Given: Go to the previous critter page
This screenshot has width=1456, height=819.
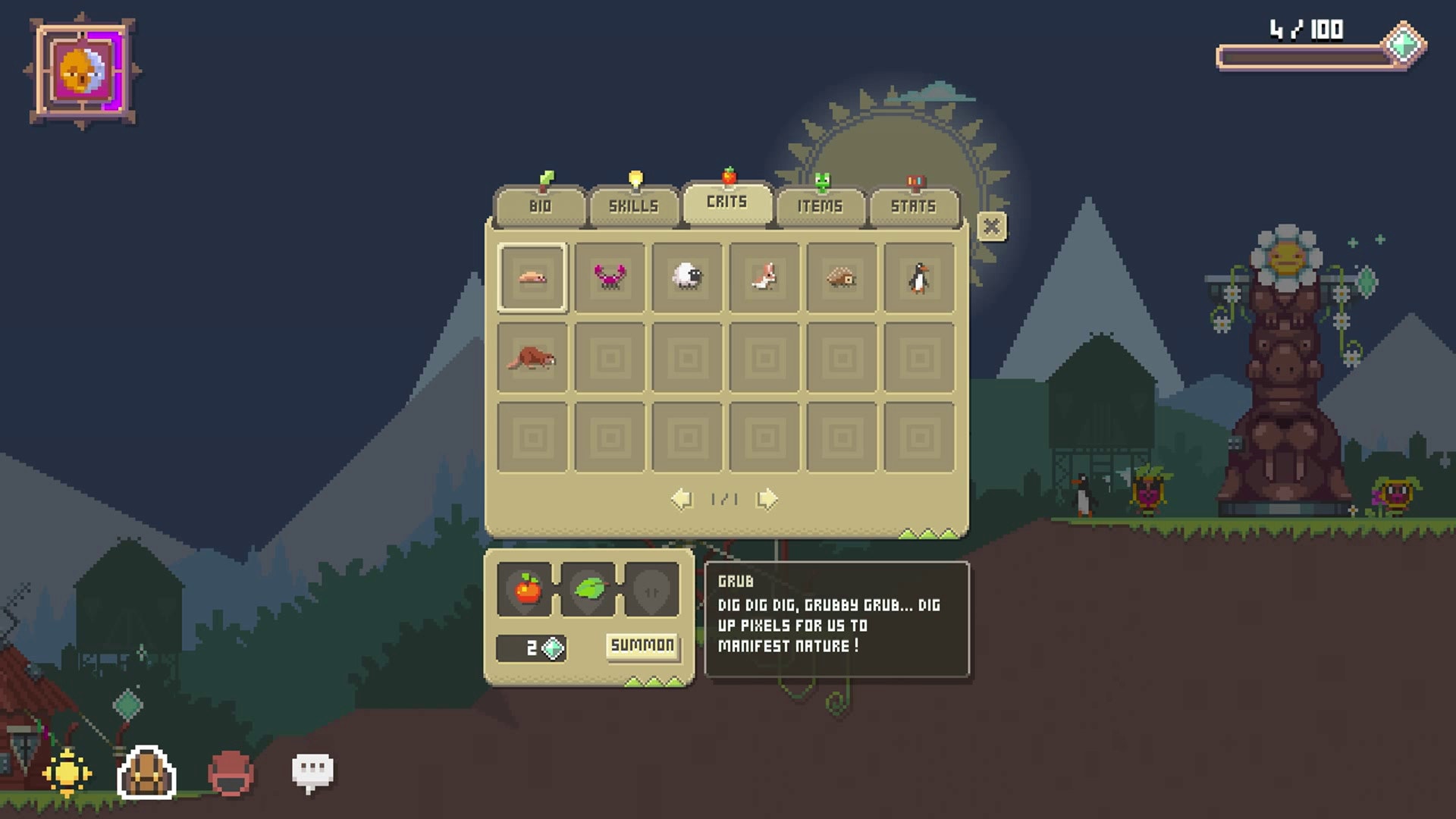Looking at the screenshot, I should pos(682,499).
